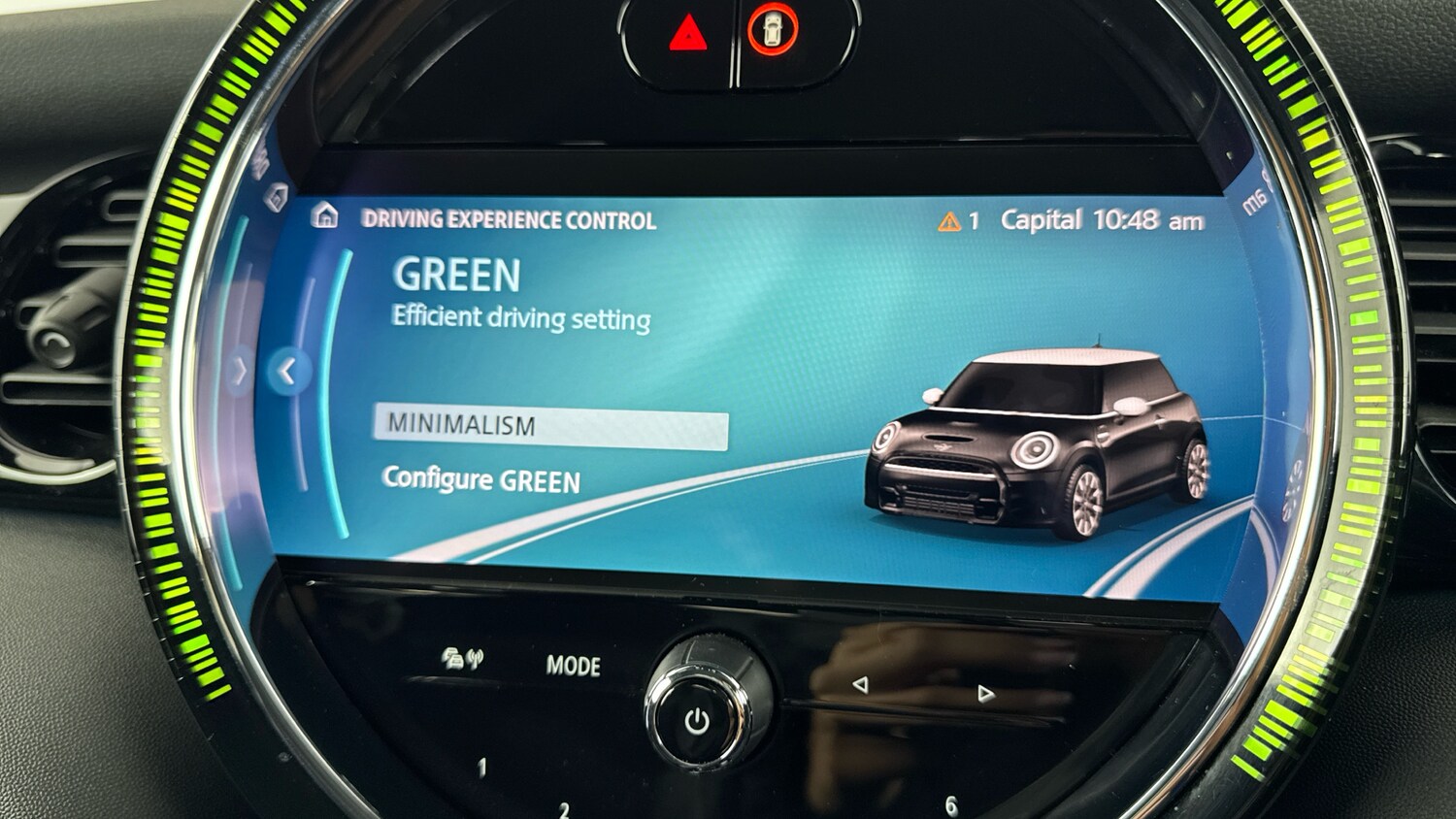Tap the left seek arrow below the screen
Image resolution: width=1456 pixels, height=819 pixels.
point(861,686)
